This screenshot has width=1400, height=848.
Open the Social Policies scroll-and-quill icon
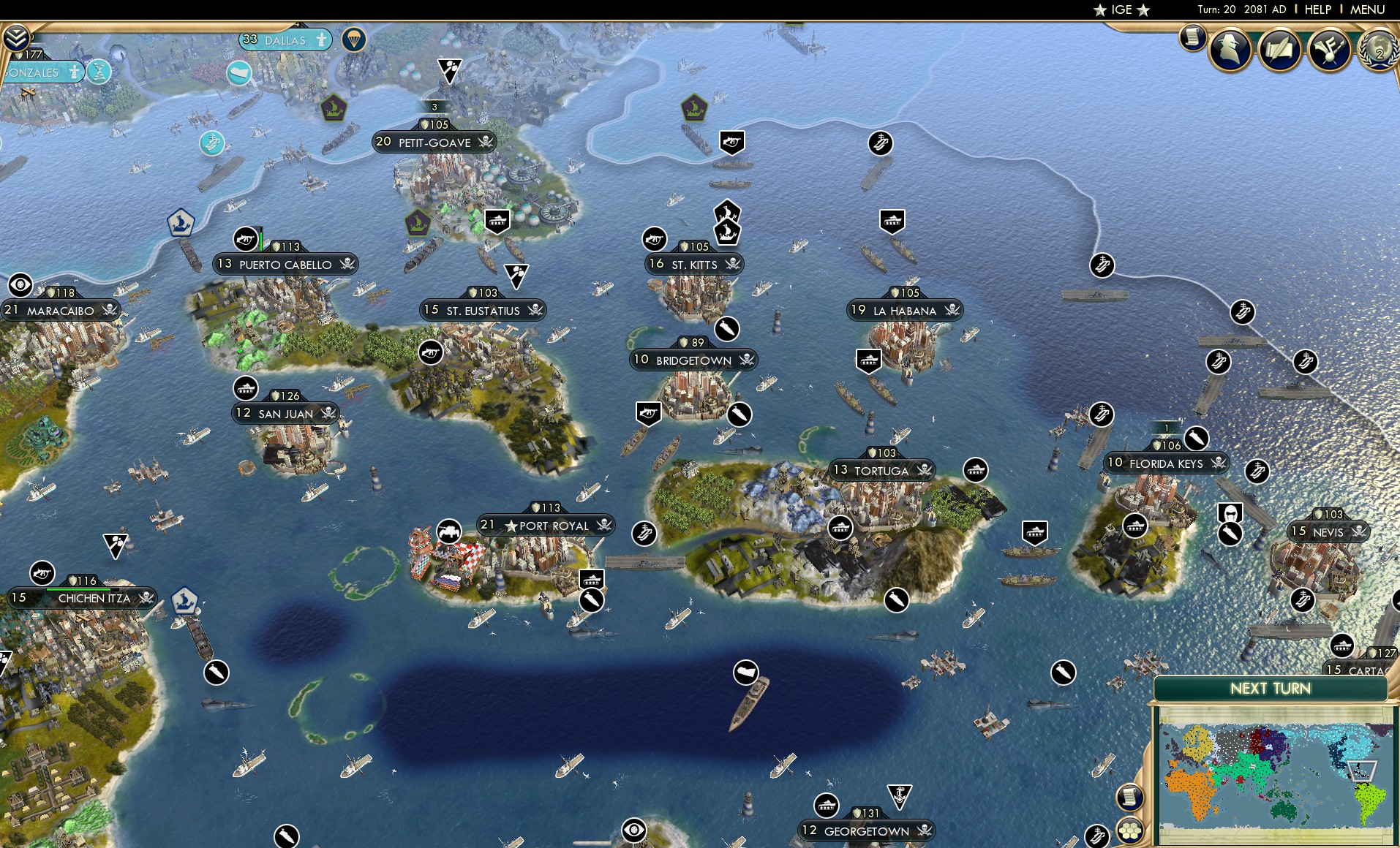pos(1279,50)
